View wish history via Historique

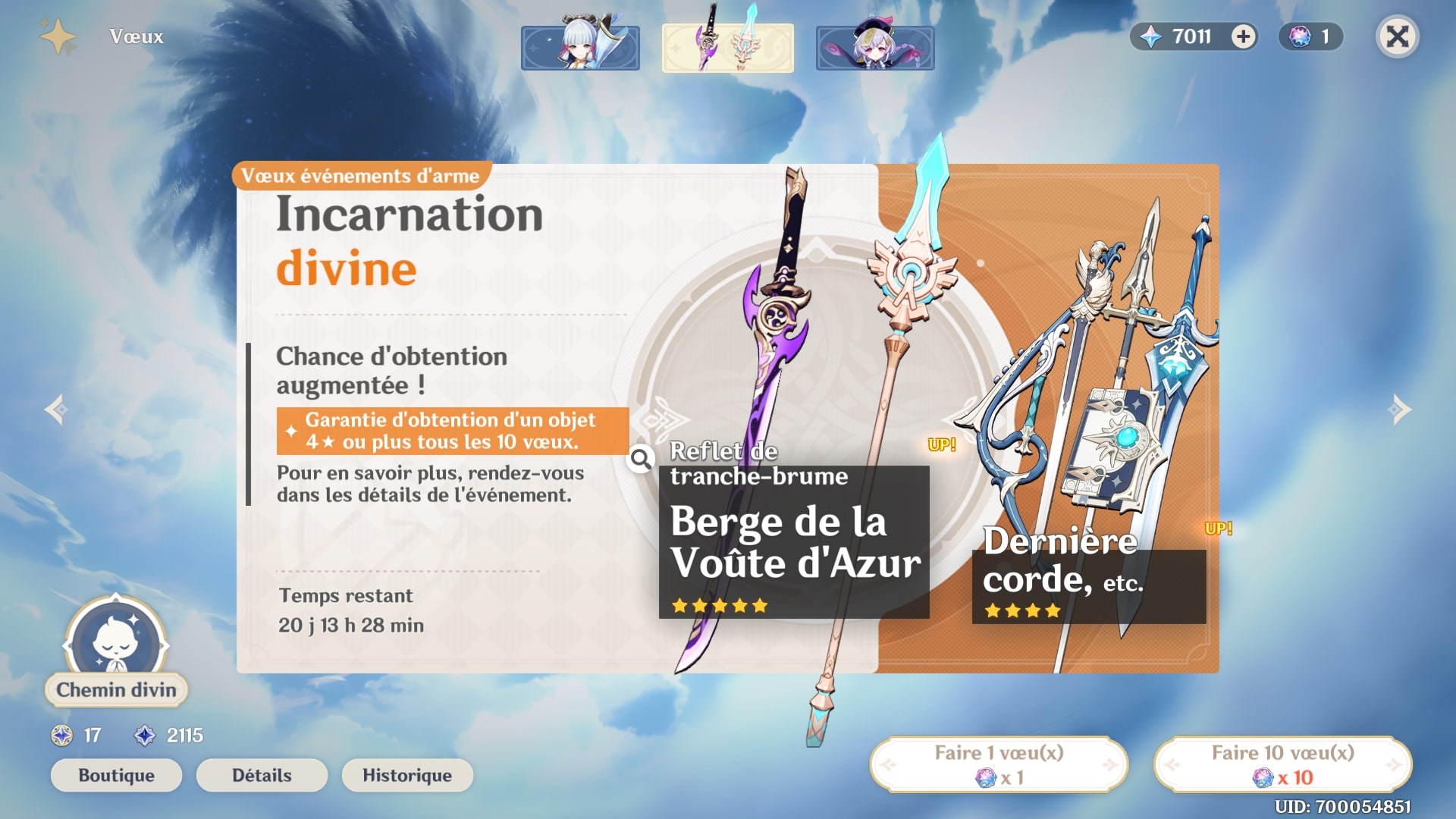click(x=407, y=775)
